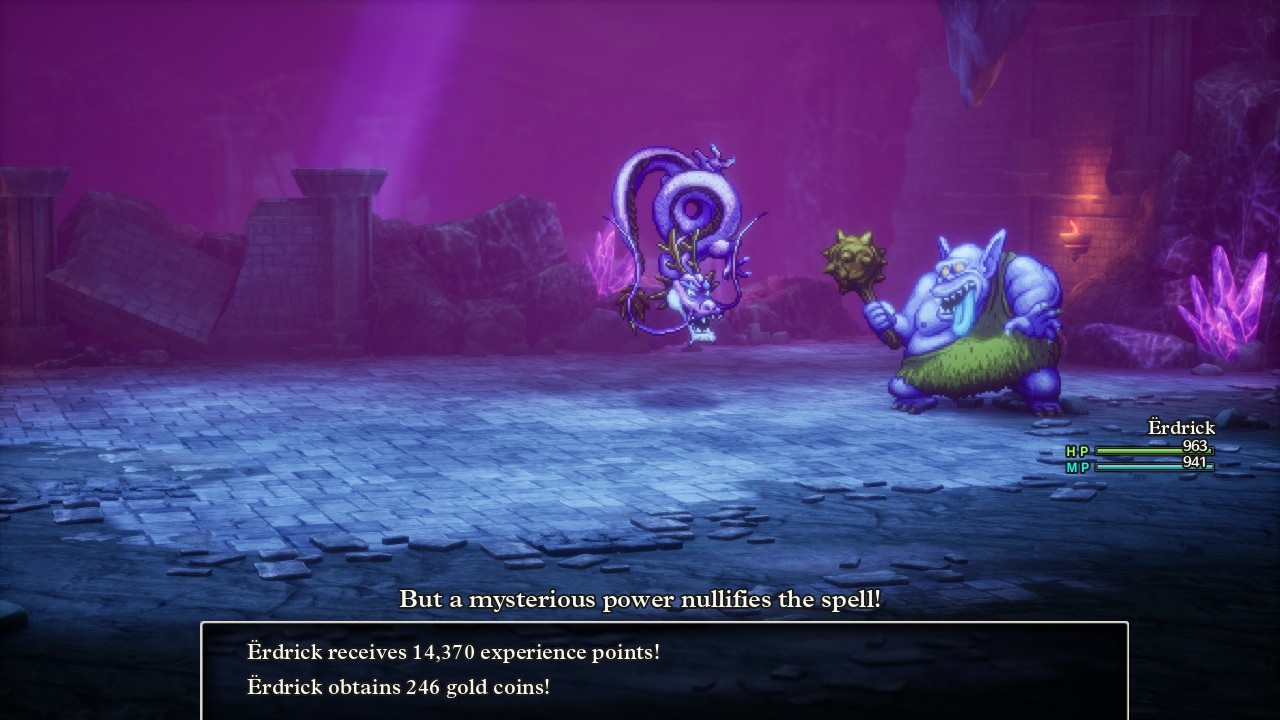Advance the battle results message window

tap(664, 669)
